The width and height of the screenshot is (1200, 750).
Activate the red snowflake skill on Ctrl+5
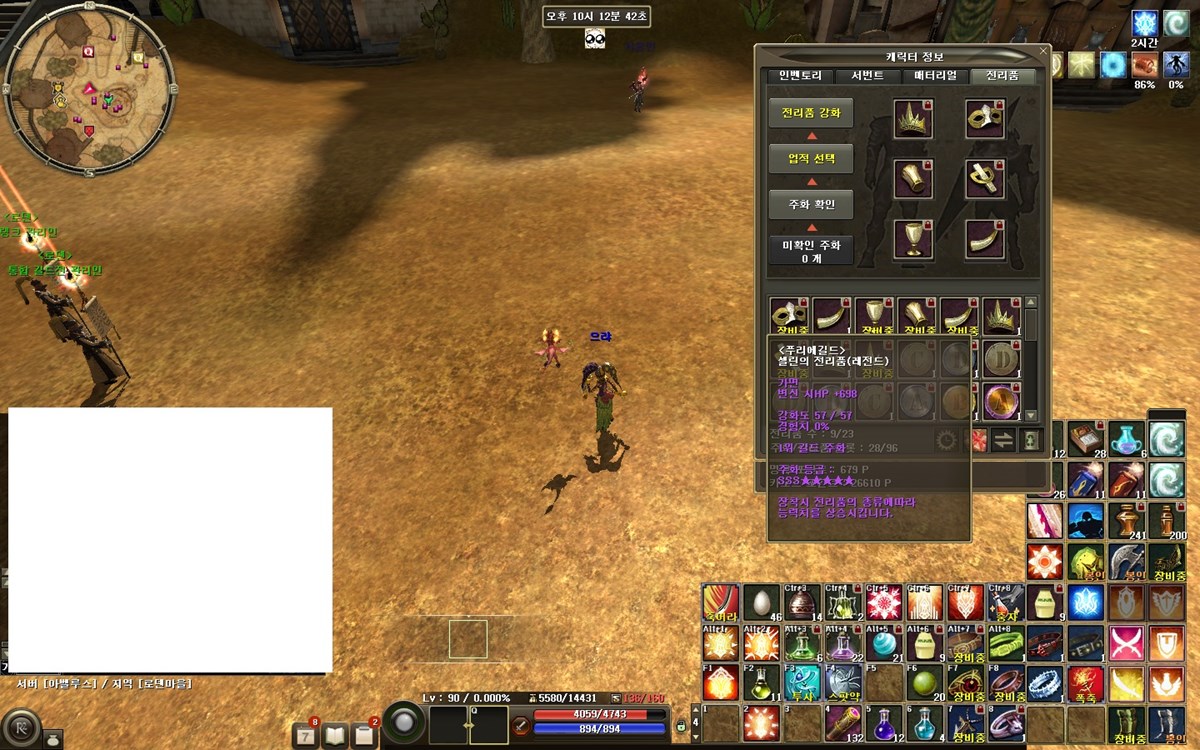pyautogui.click(x=883, y=602)
